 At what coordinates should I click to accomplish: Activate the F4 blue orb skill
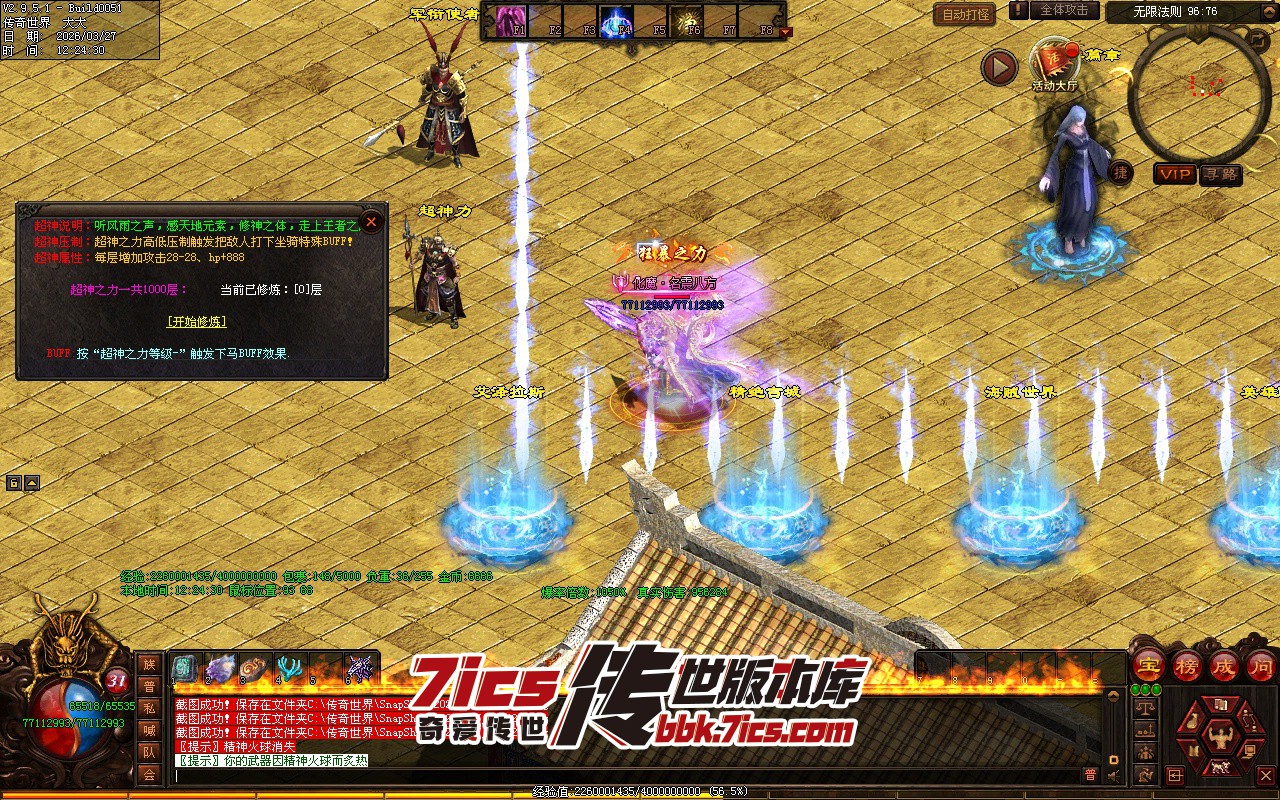(615, 20)
